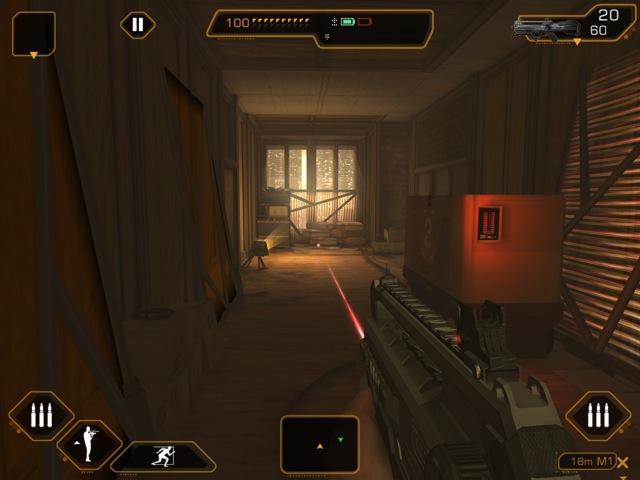Dismiss the objective tracker with the X

coord(624,463)
